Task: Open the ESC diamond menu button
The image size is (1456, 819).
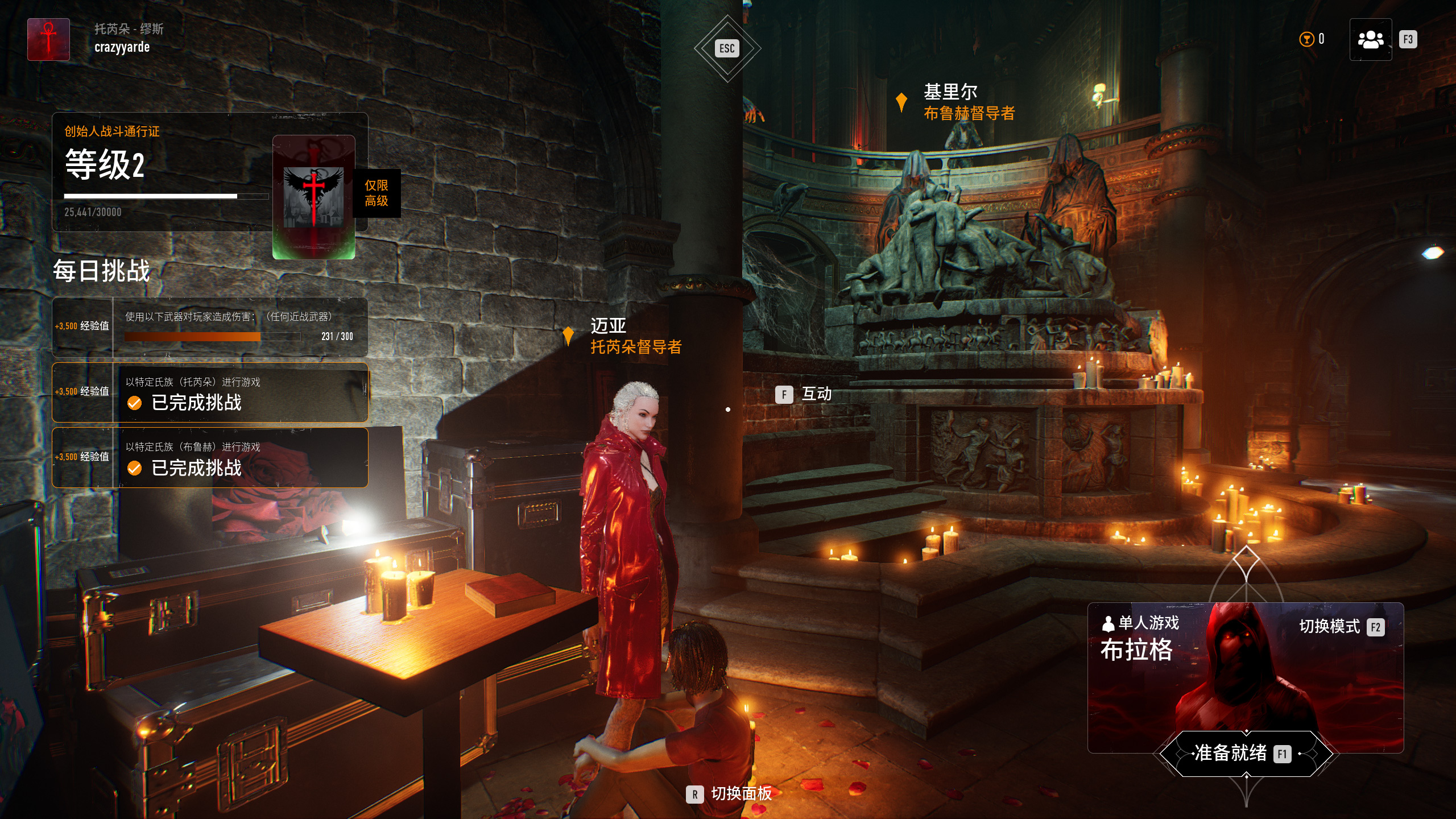Action: (x=727, y=48)
